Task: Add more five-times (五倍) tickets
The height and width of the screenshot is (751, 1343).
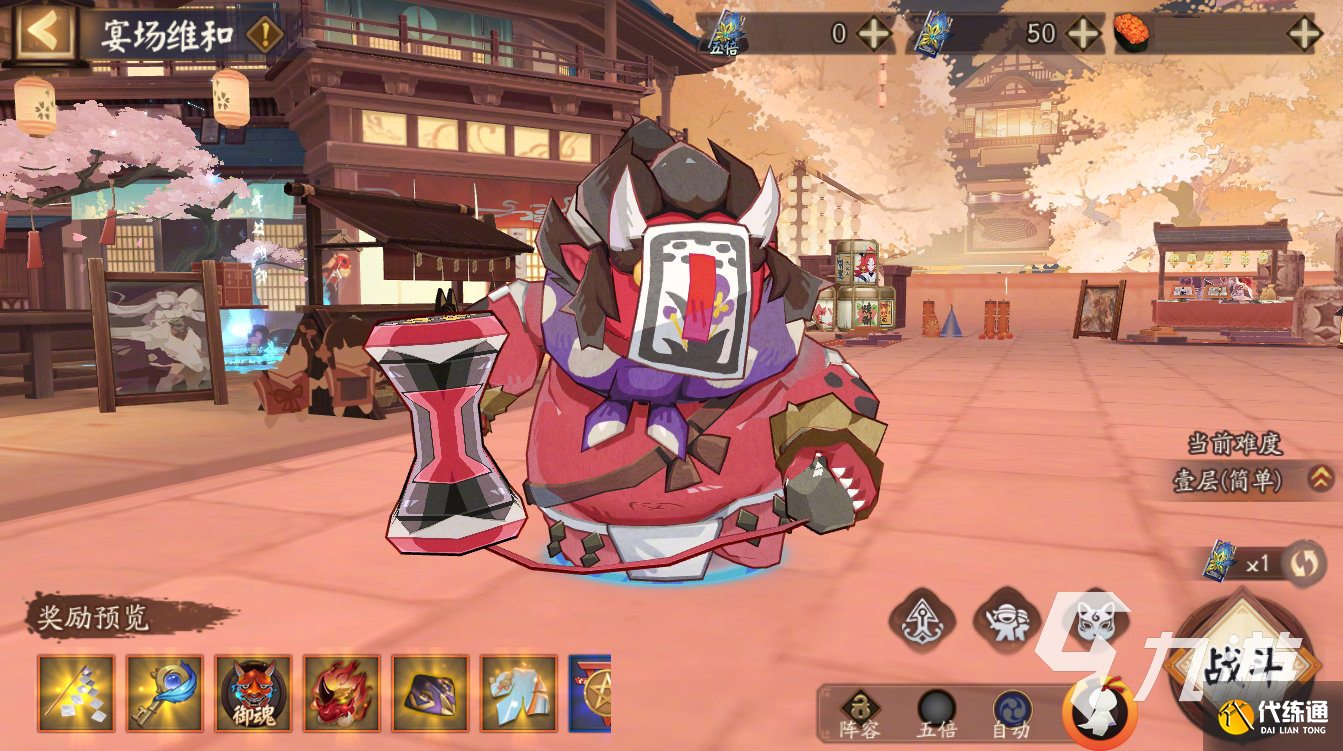Action: click(x=874, y=34)
